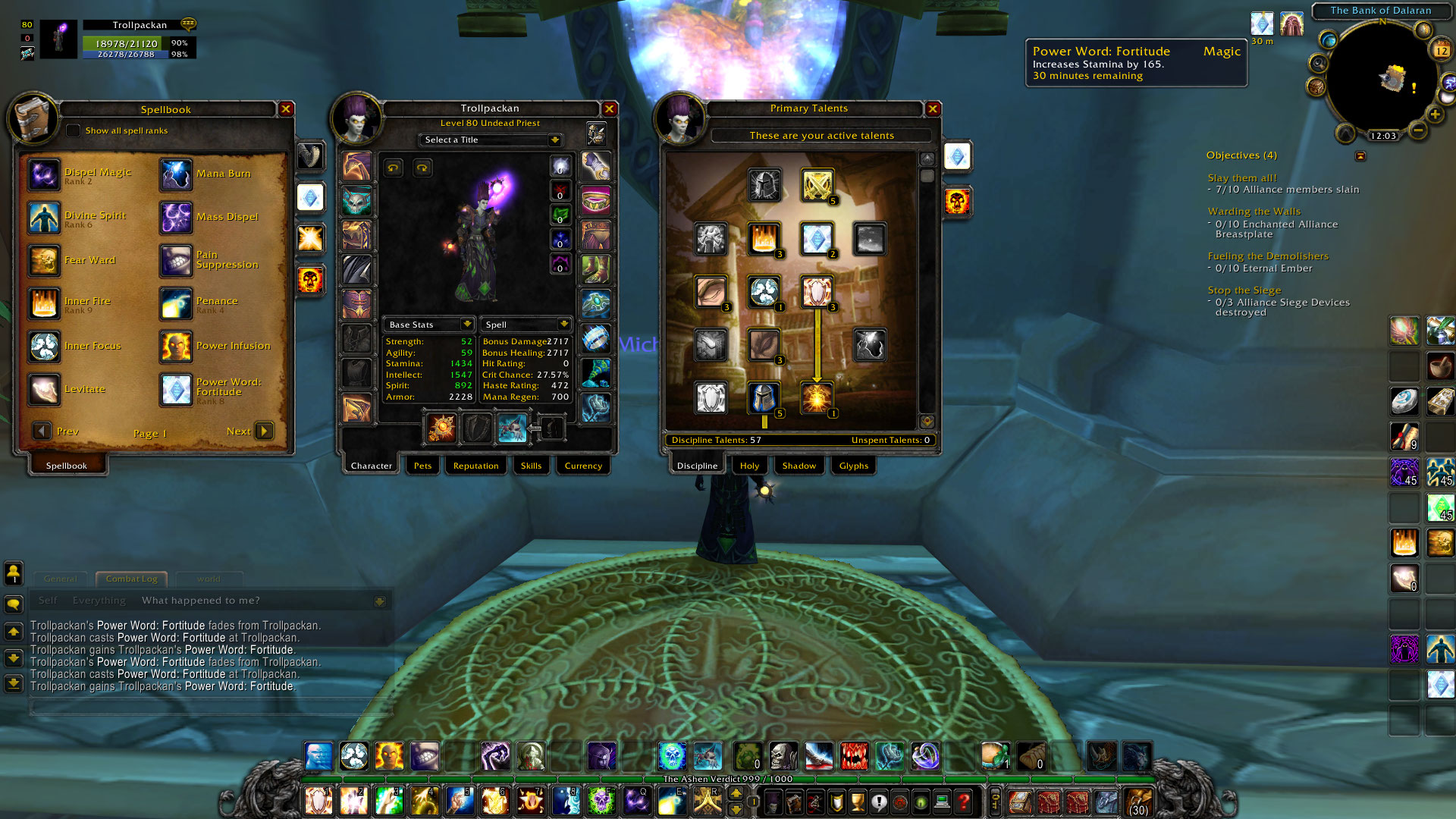Image resolution: width=1456 pixels, height=819 pixels.
Task: Select the Penance spell in the spellbook
Action: [176, 304]
